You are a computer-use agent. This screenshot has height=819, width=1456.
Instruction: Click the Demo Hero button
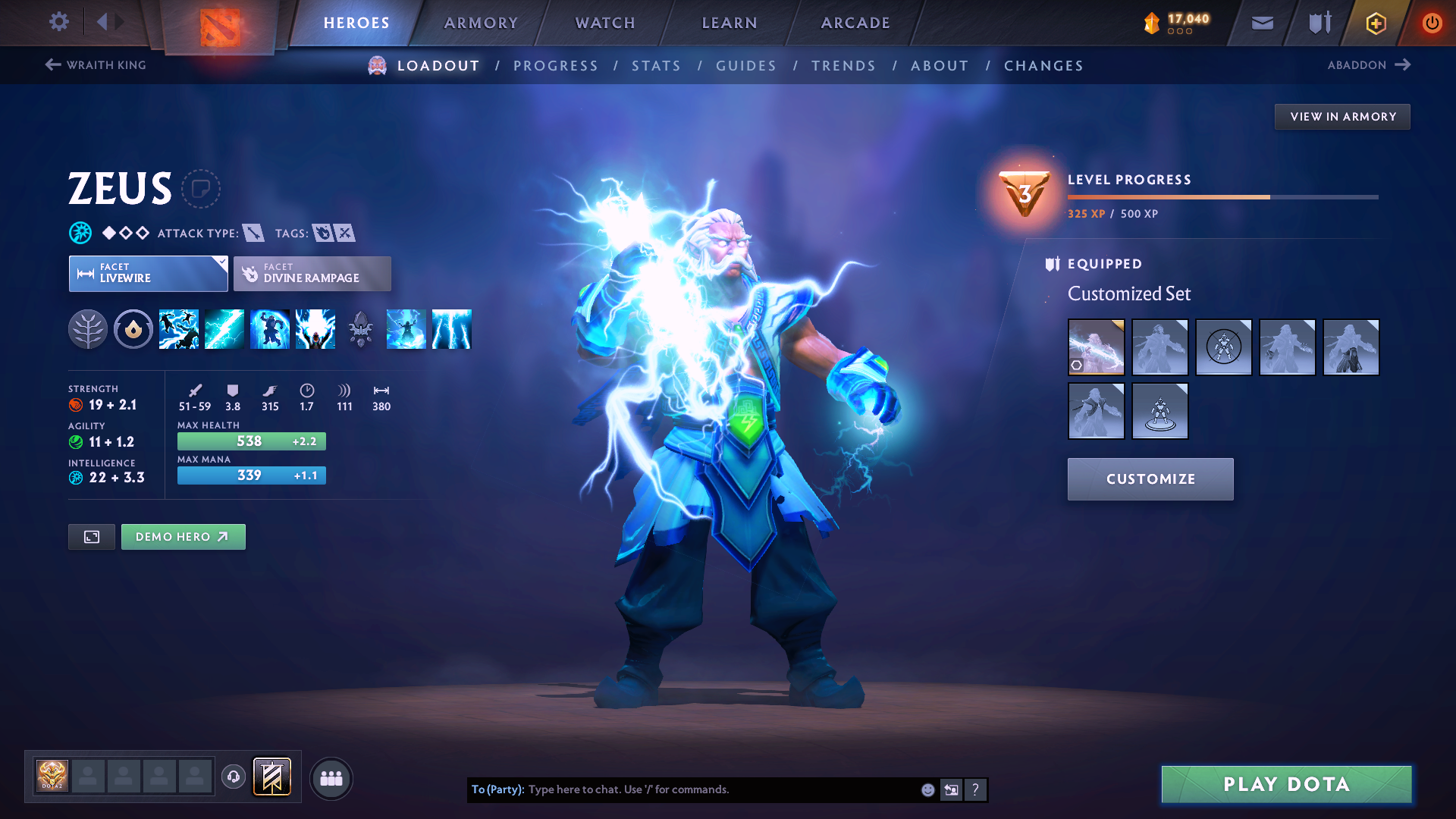(183, 536)
